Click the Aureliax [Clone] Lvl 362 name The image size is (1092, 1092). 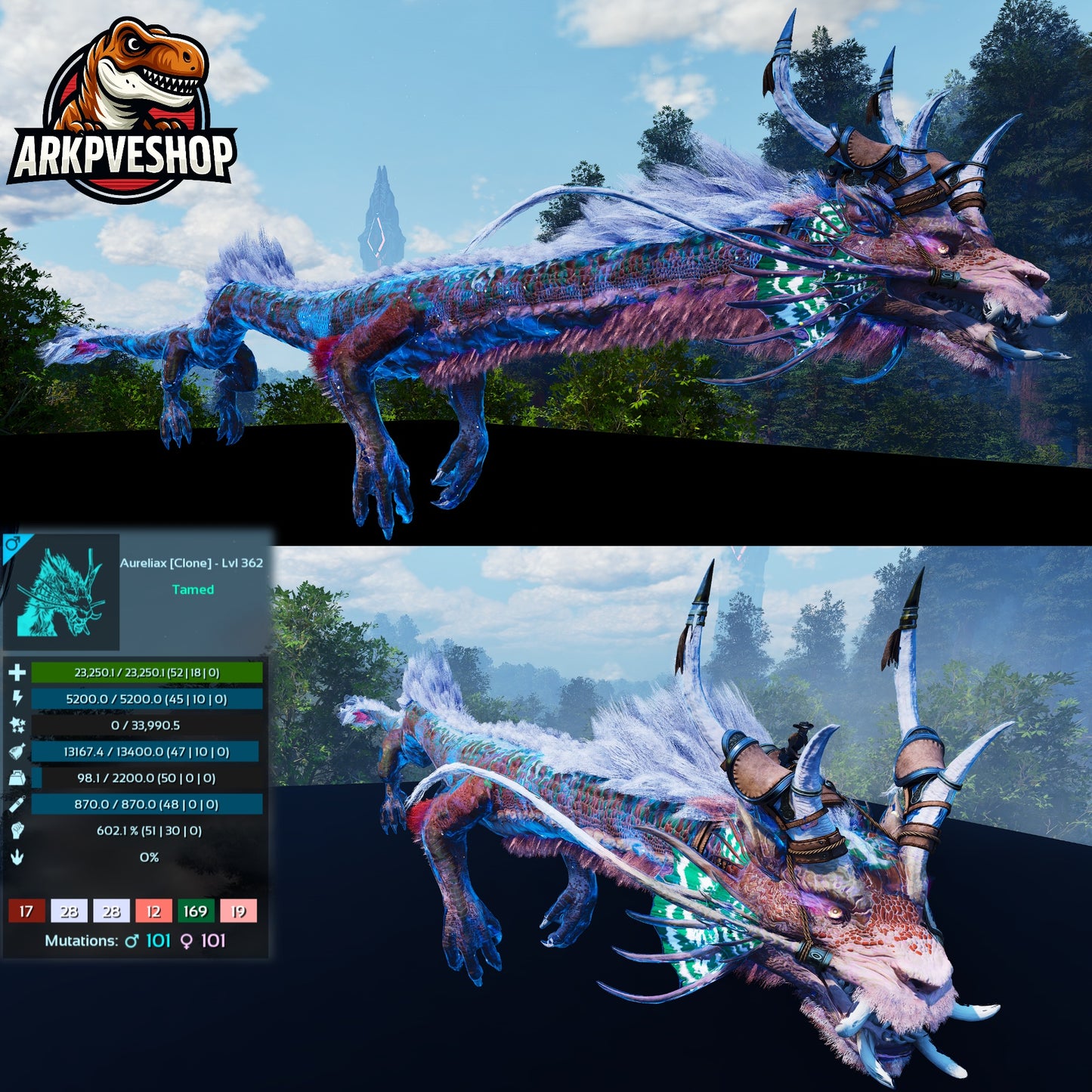[191, 562]
